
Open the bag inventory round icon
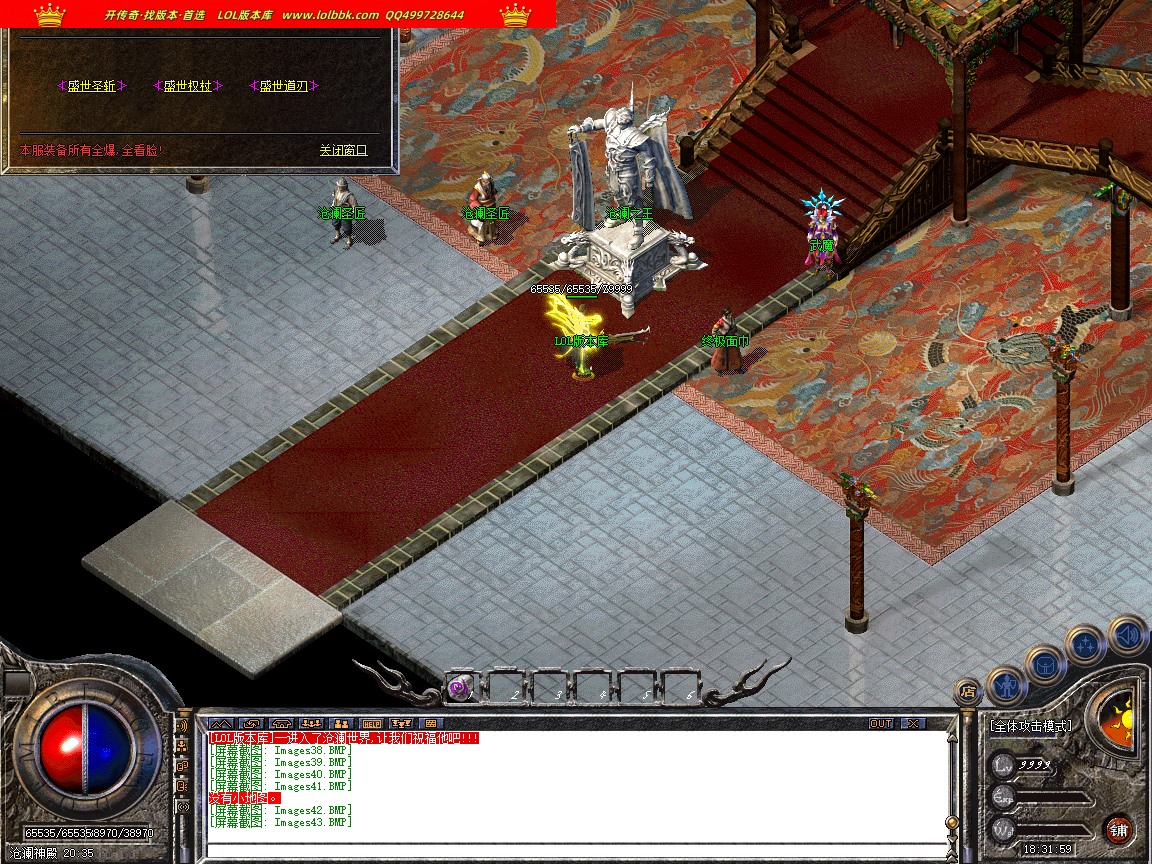coord(1045,663)
